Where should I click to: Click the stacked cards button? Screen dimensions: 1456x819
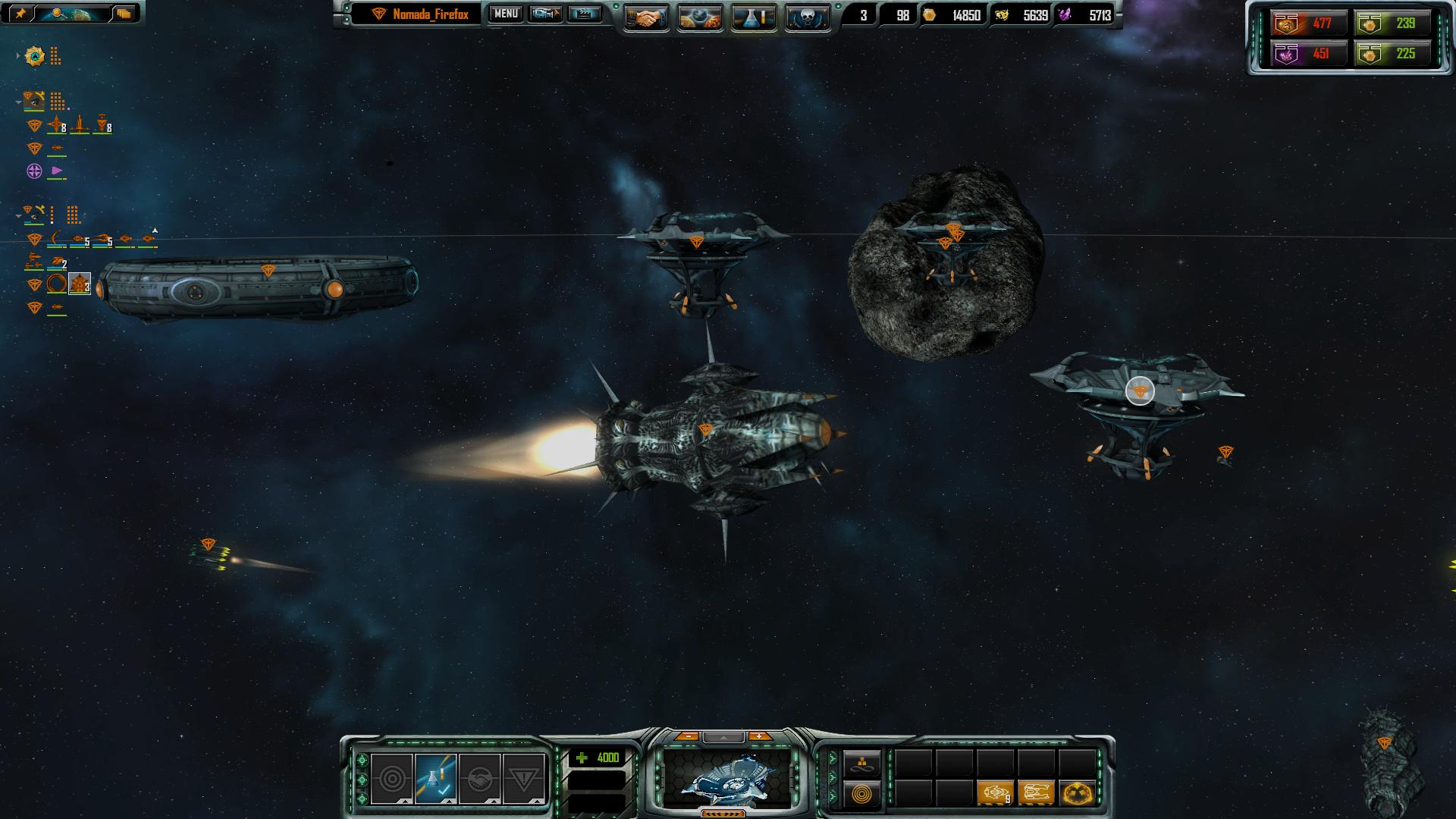click(124, 13)
